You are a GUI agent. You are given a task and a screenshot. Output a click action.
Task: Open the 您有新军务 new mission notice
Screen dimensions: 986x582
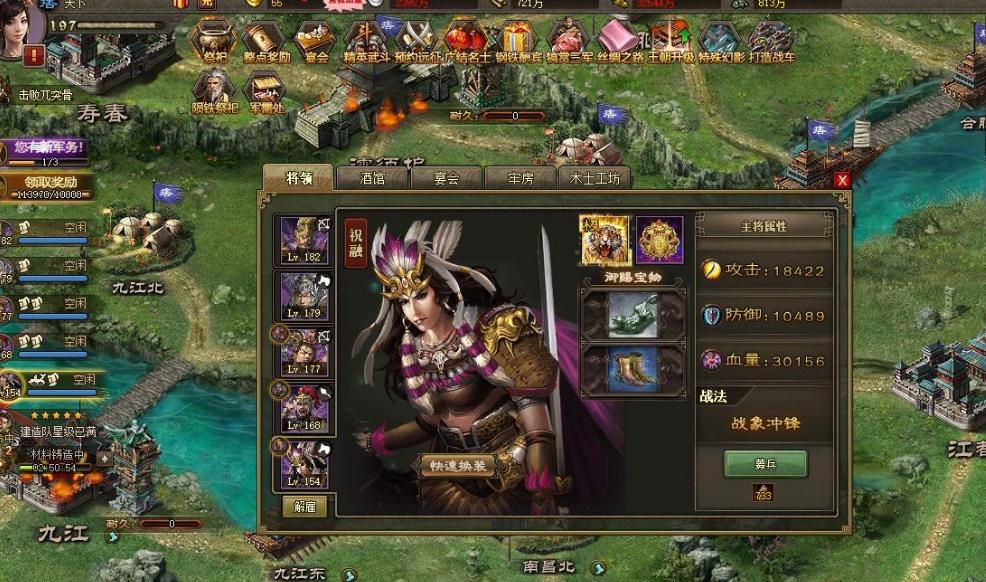[x=48, y=150]
